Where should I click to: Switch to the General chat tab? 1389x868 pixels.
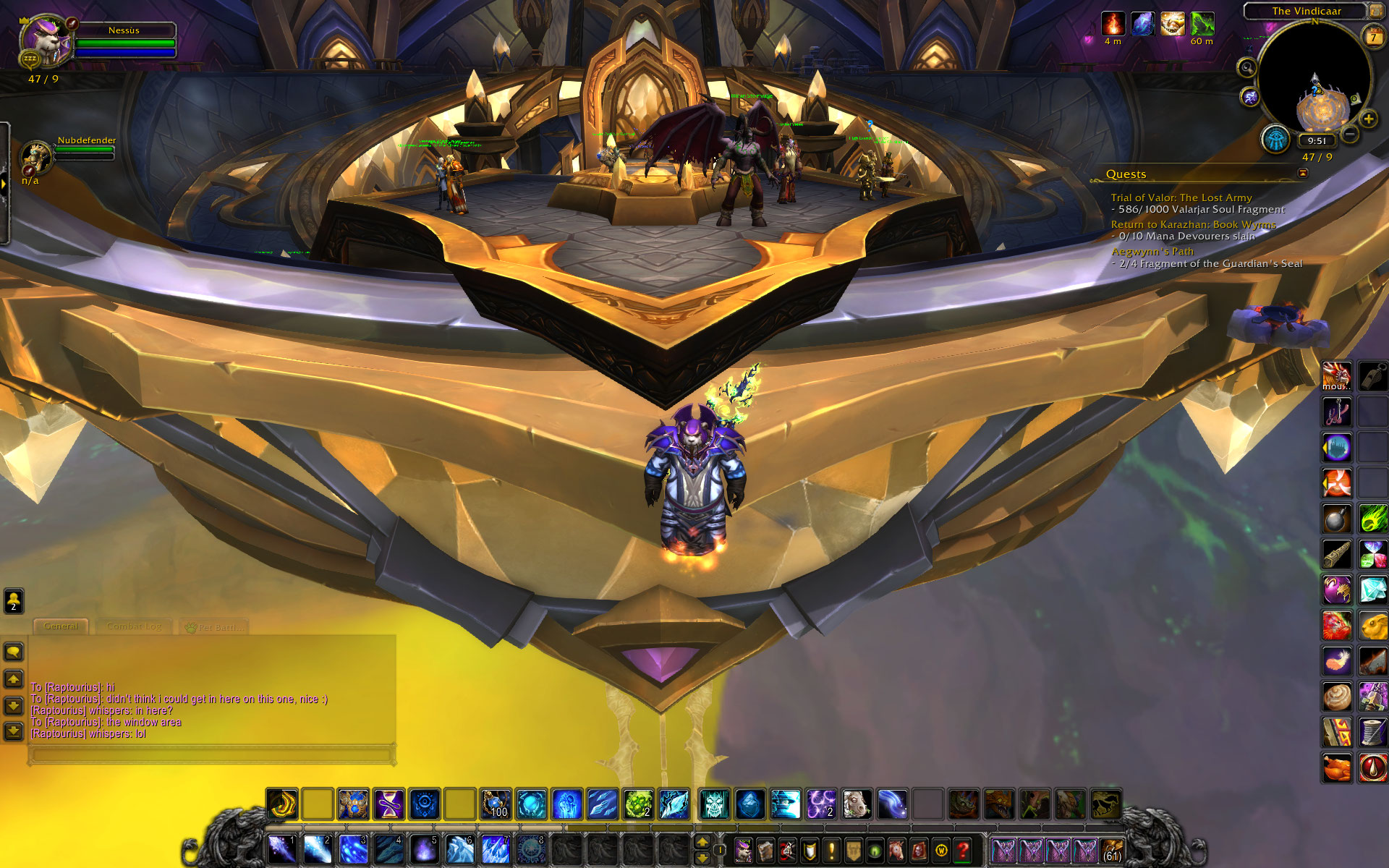tap(61, 626)
